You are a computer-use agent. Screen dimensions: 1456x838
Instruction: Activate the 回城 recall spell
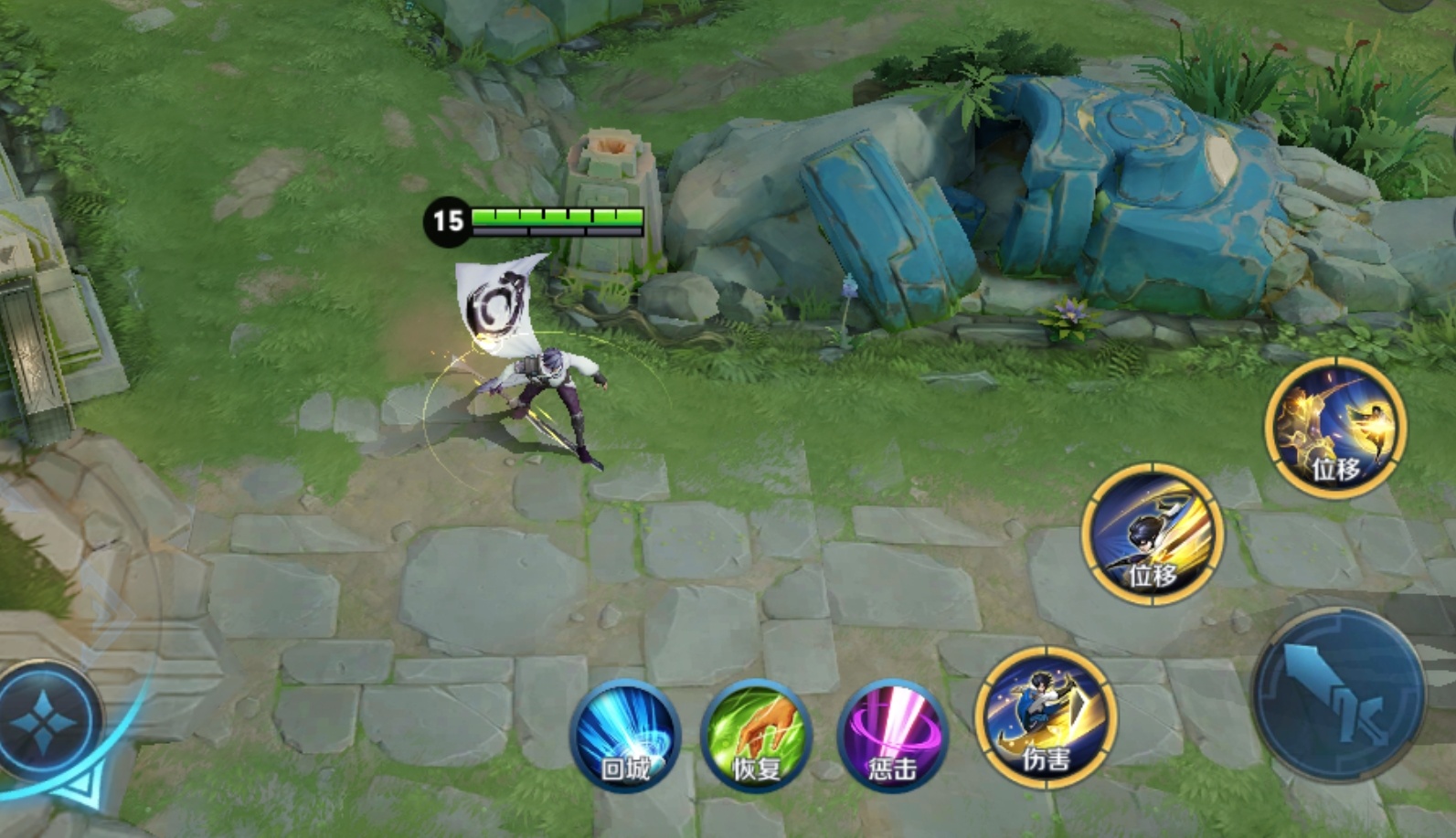pos(625,737)
